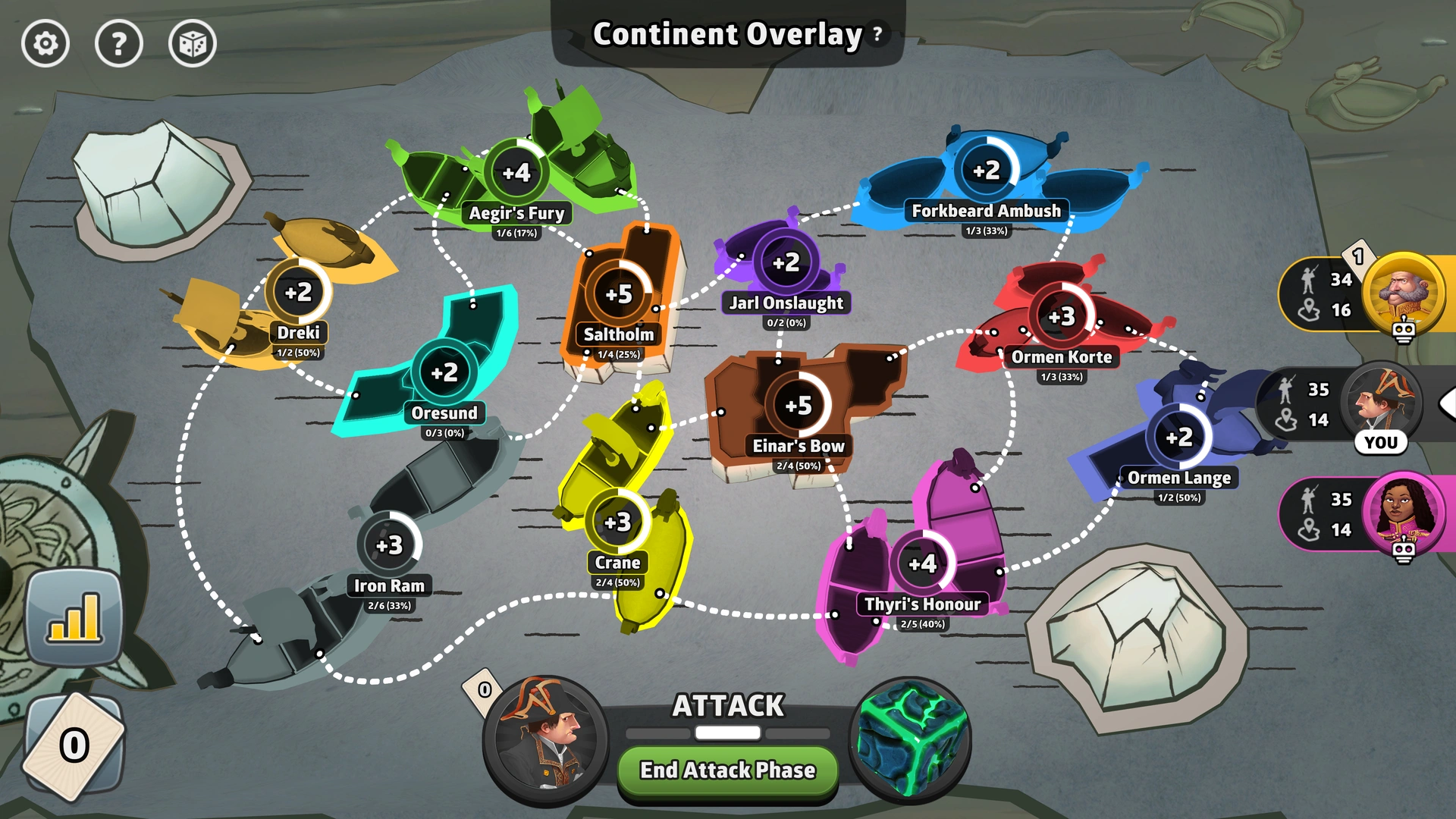Click the Continent Overlay help marker
The height and width of the screenshot is (819, 1456).
(x=876, y=33)
